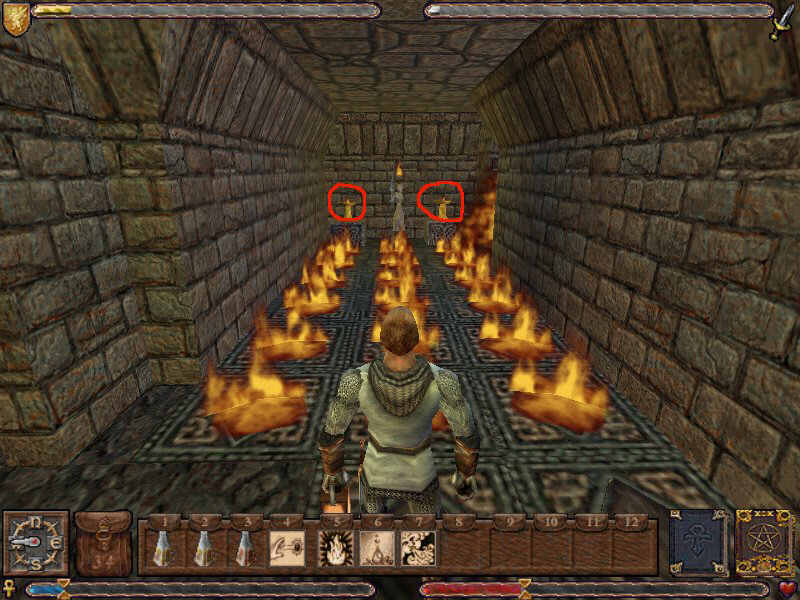Activate the swirling spell in slot 7
Image resolution: width=800 pixels, height=600 pixels.
[418, 547]
